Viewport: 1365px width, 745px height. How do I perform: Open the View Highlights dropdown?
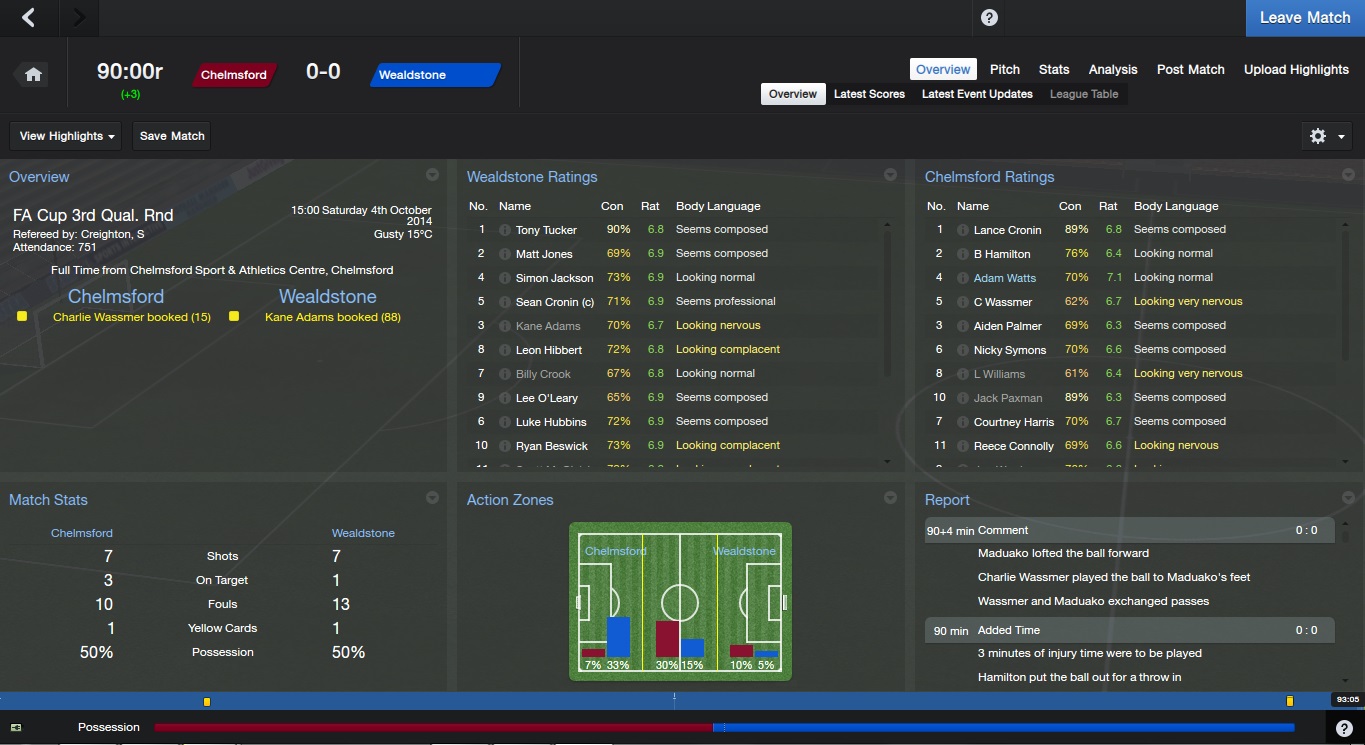(67, 136)
